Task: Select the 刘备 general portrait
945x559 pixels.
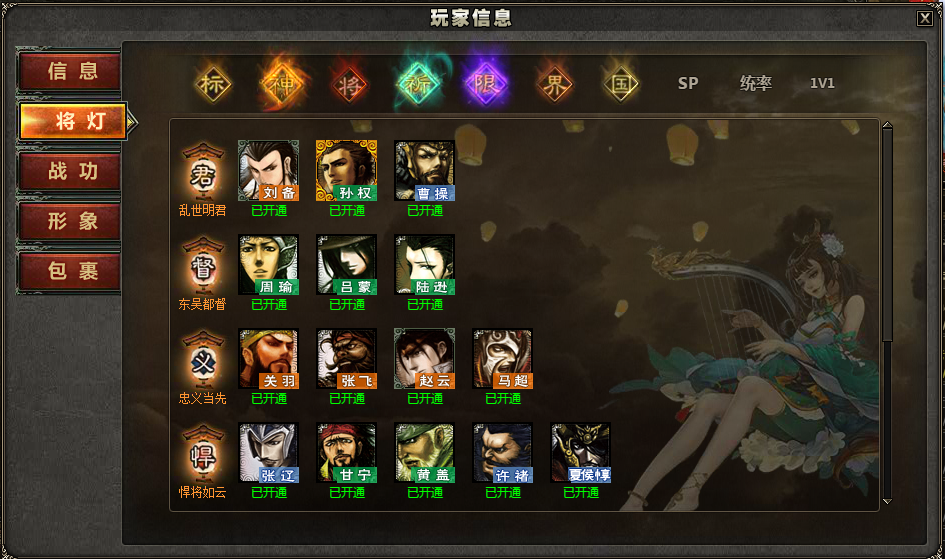Action: 268,170
